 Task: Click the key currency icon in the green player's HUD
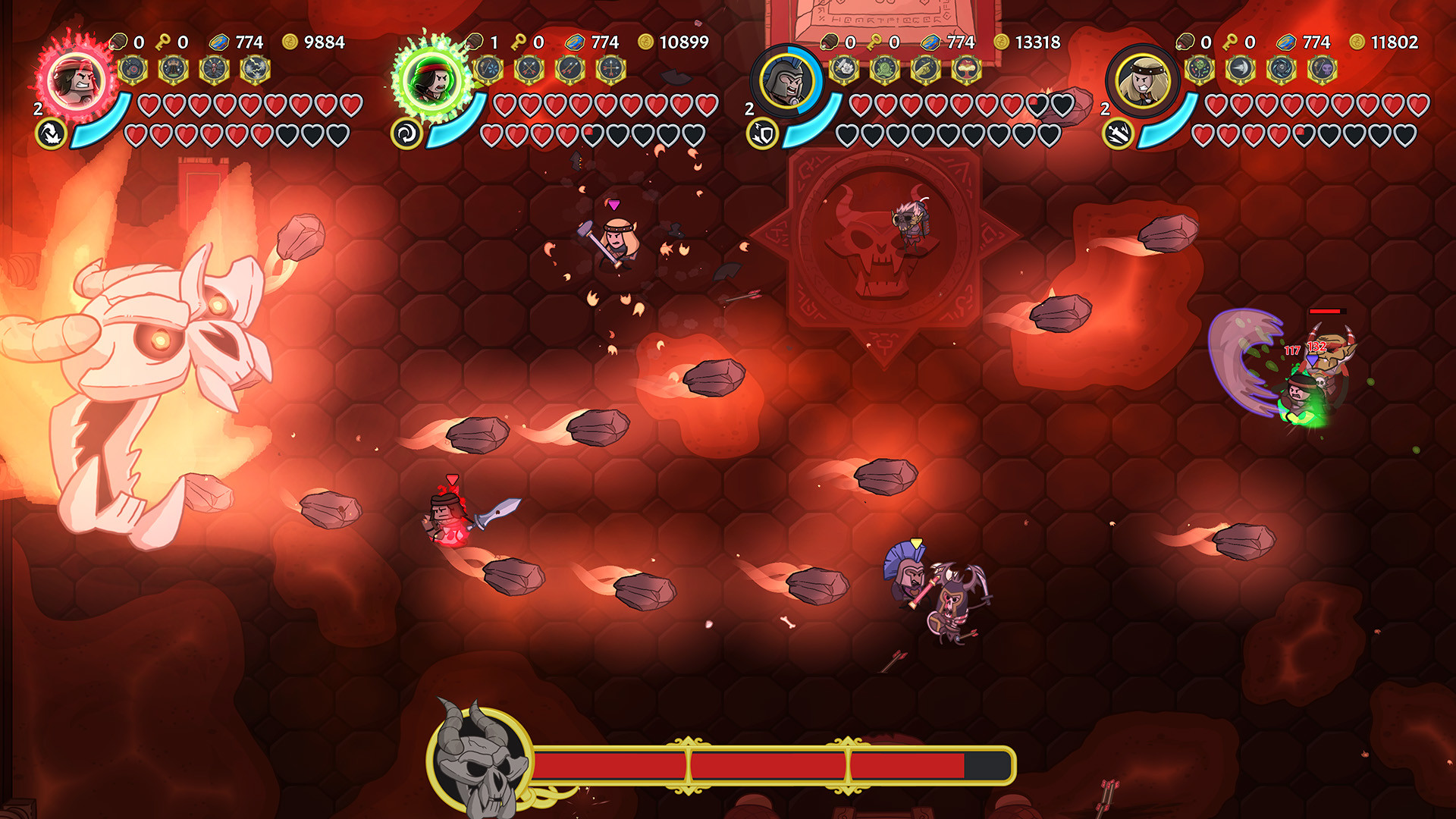point(519,42)
